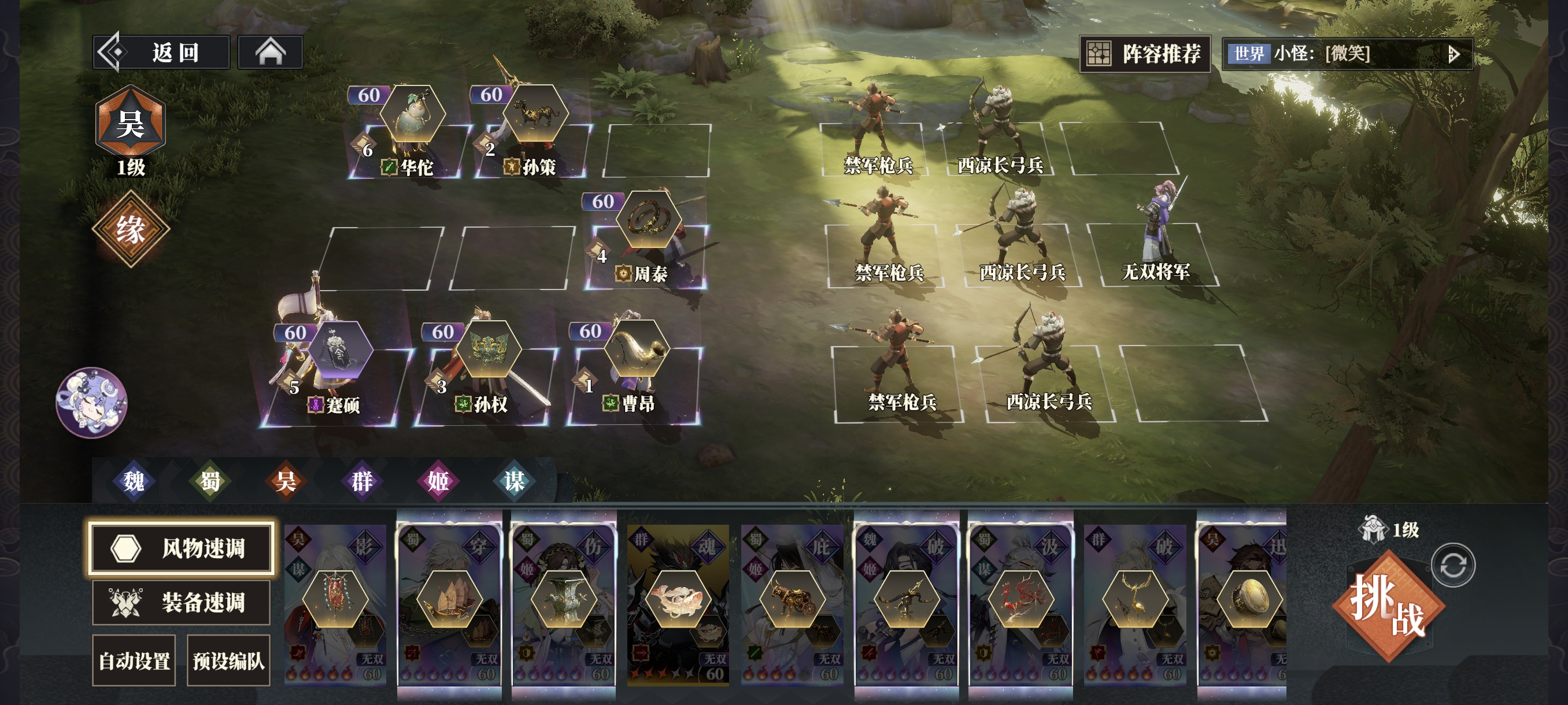Open the home screen icon
The width and height of the screenshot is (1568, 705).
(x=270, y=53)
